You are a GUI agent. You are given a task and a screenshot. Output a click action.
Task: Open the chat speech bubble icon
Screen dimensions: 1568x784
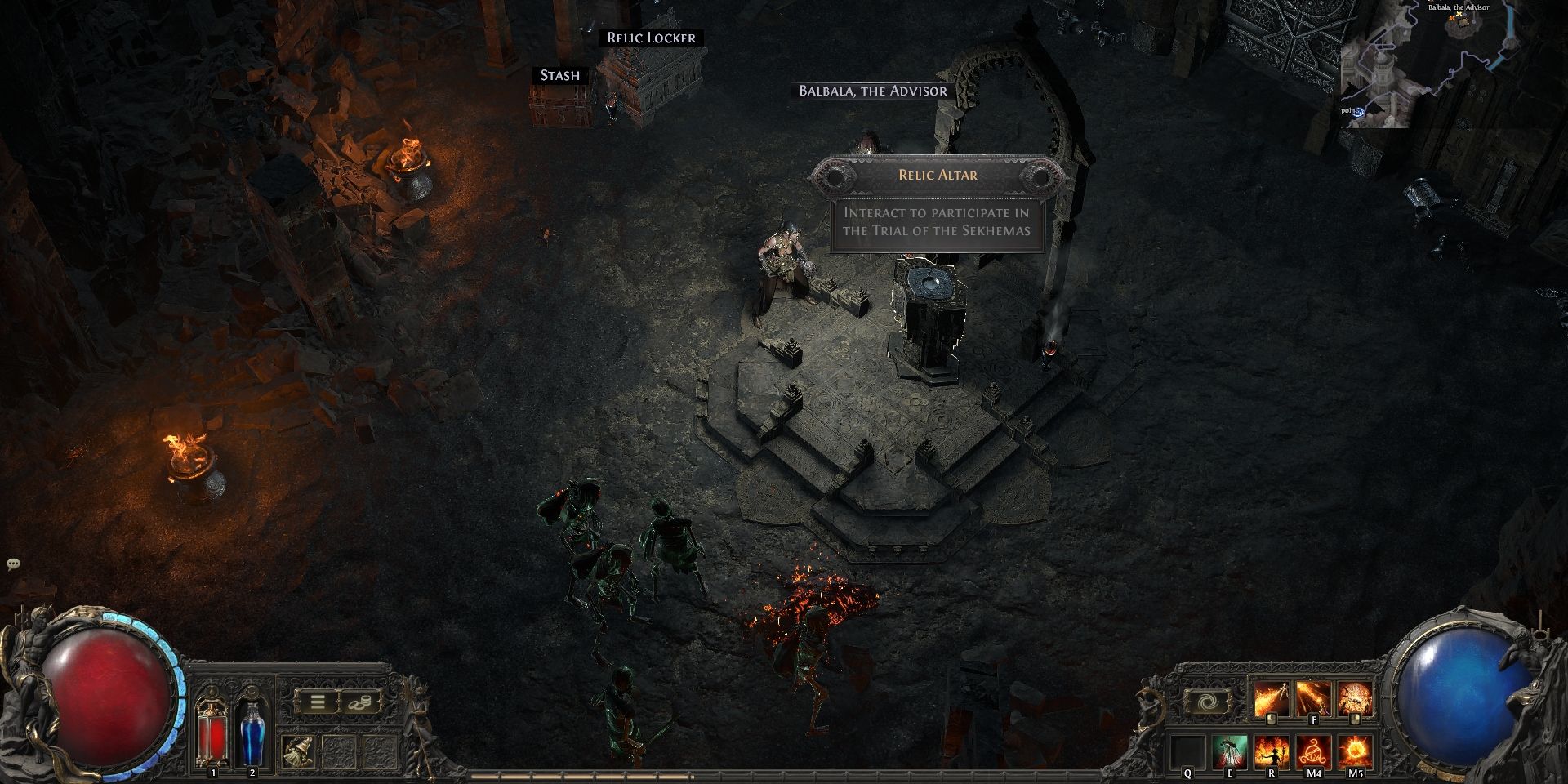13,563
